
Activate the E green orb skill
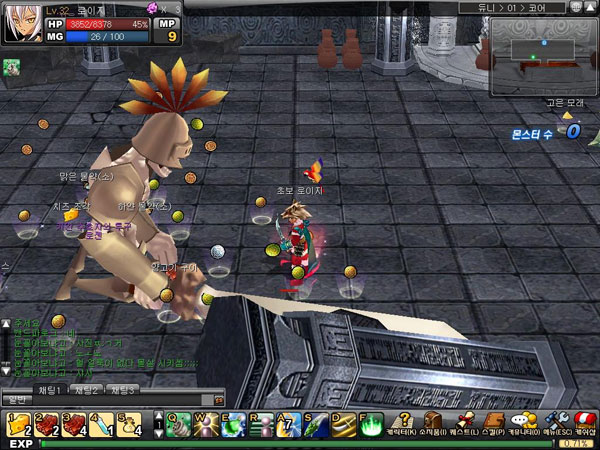(x=233, y=424)
